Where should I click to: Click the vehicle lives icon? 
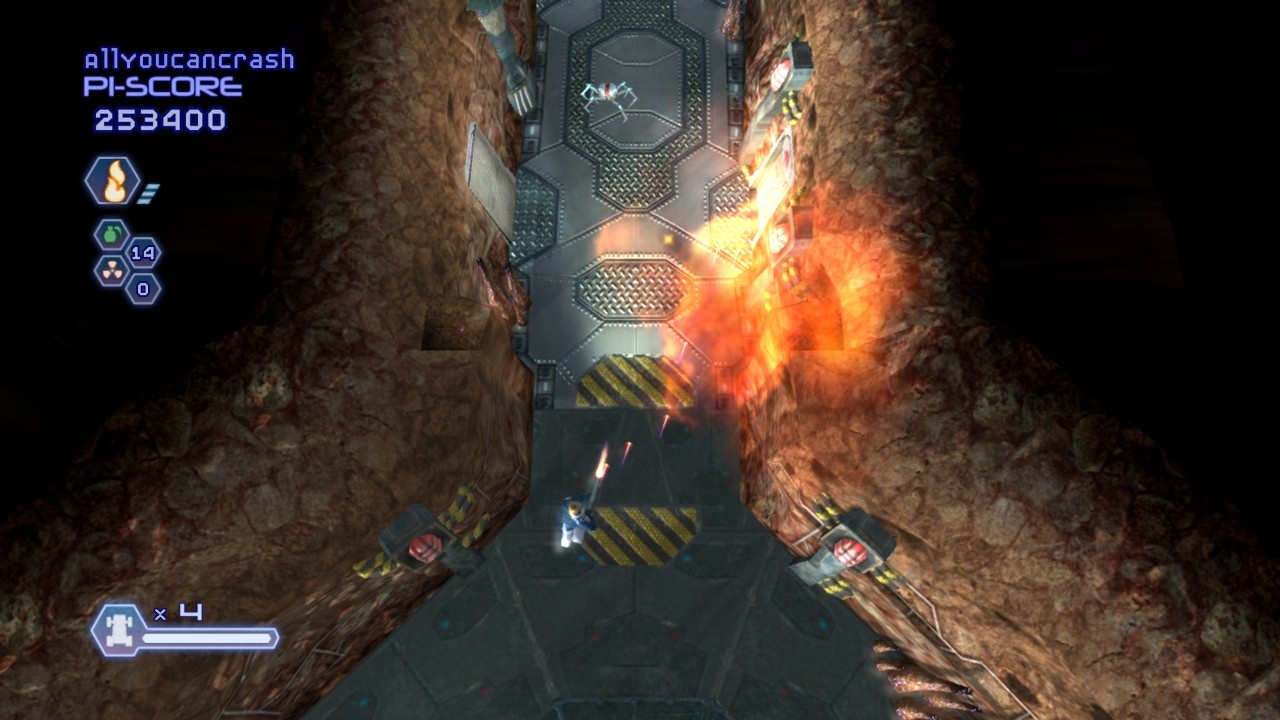coord(116,630)
